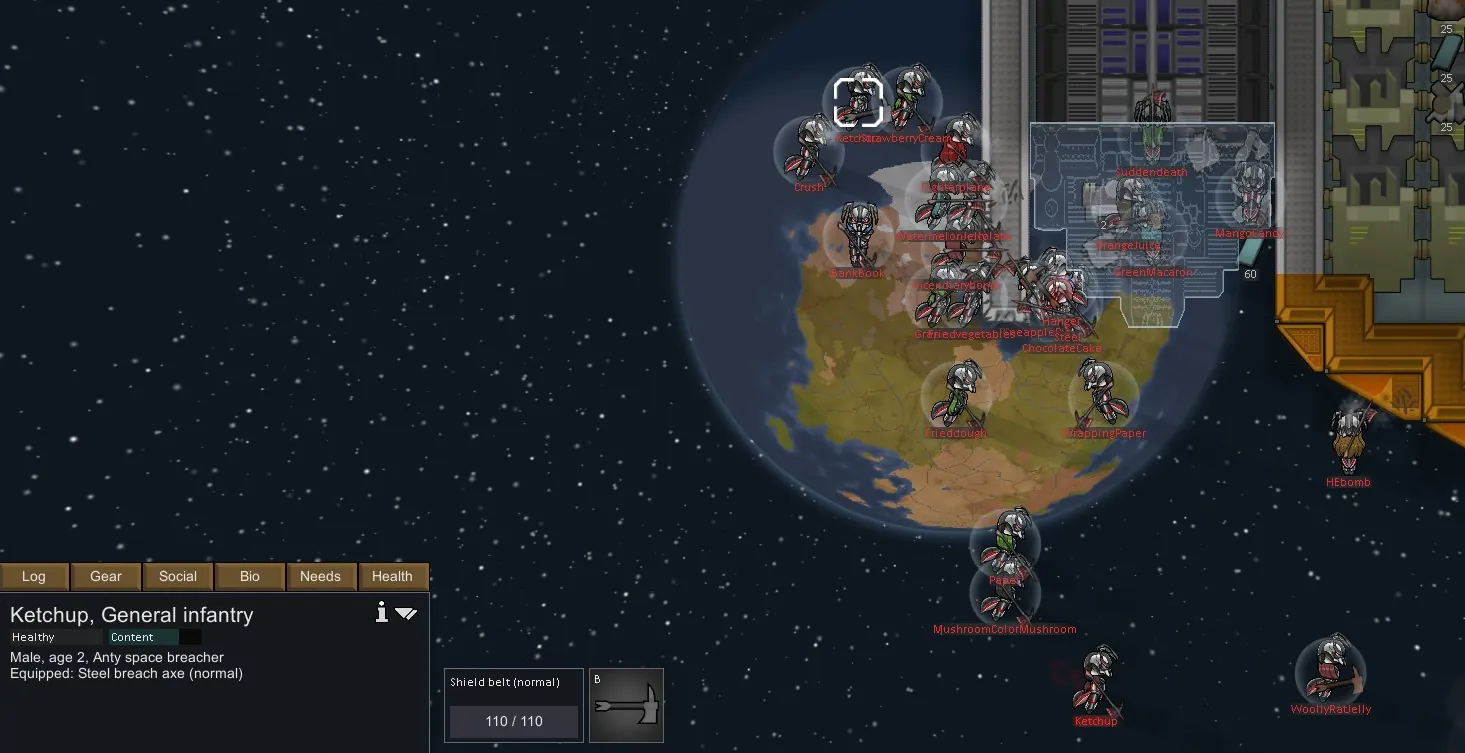Switch to the Gear tab
The height and width of the screenshot is (753, 1465).
click(x=106, y=576)
